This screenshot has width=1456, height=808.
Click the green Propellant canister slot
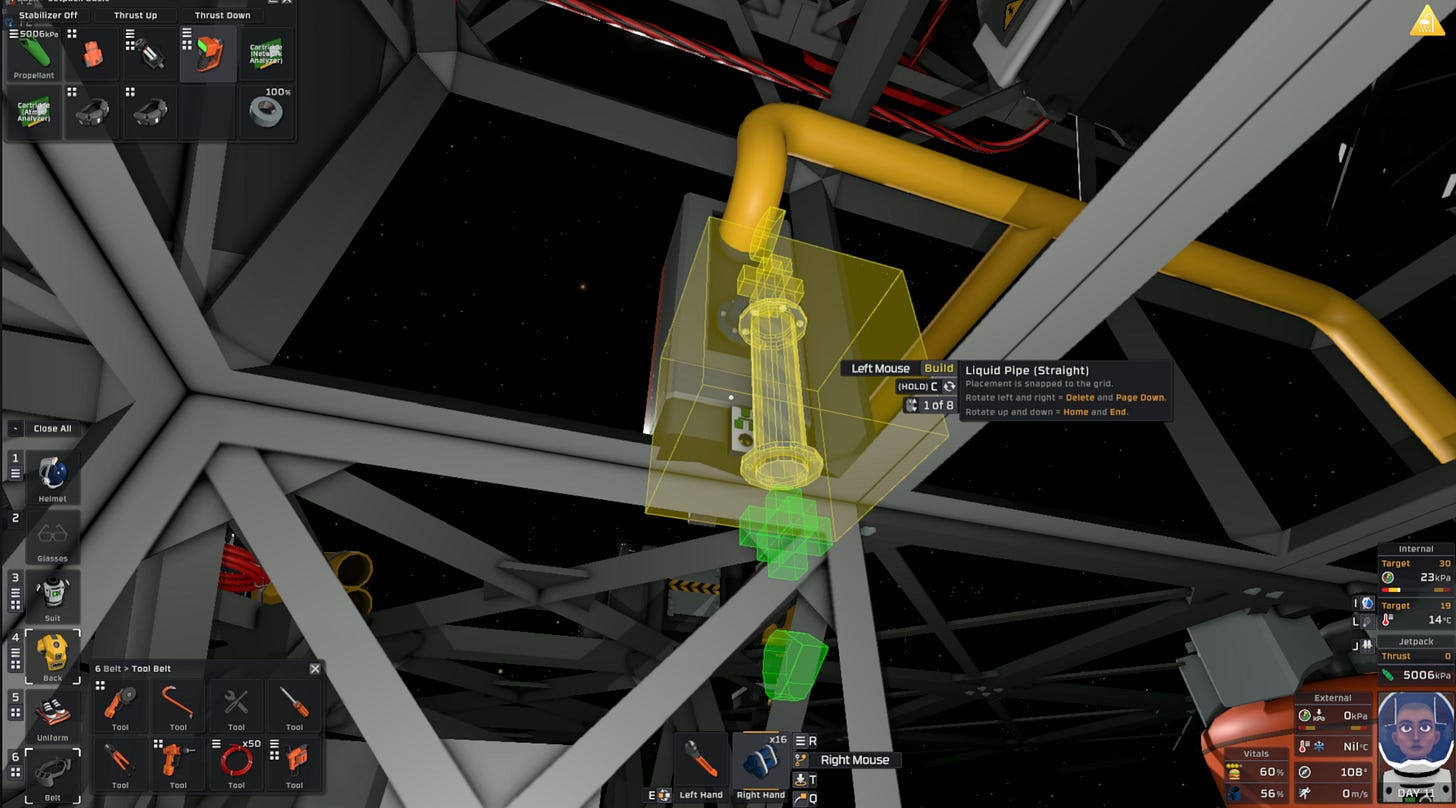pos(33,55)
